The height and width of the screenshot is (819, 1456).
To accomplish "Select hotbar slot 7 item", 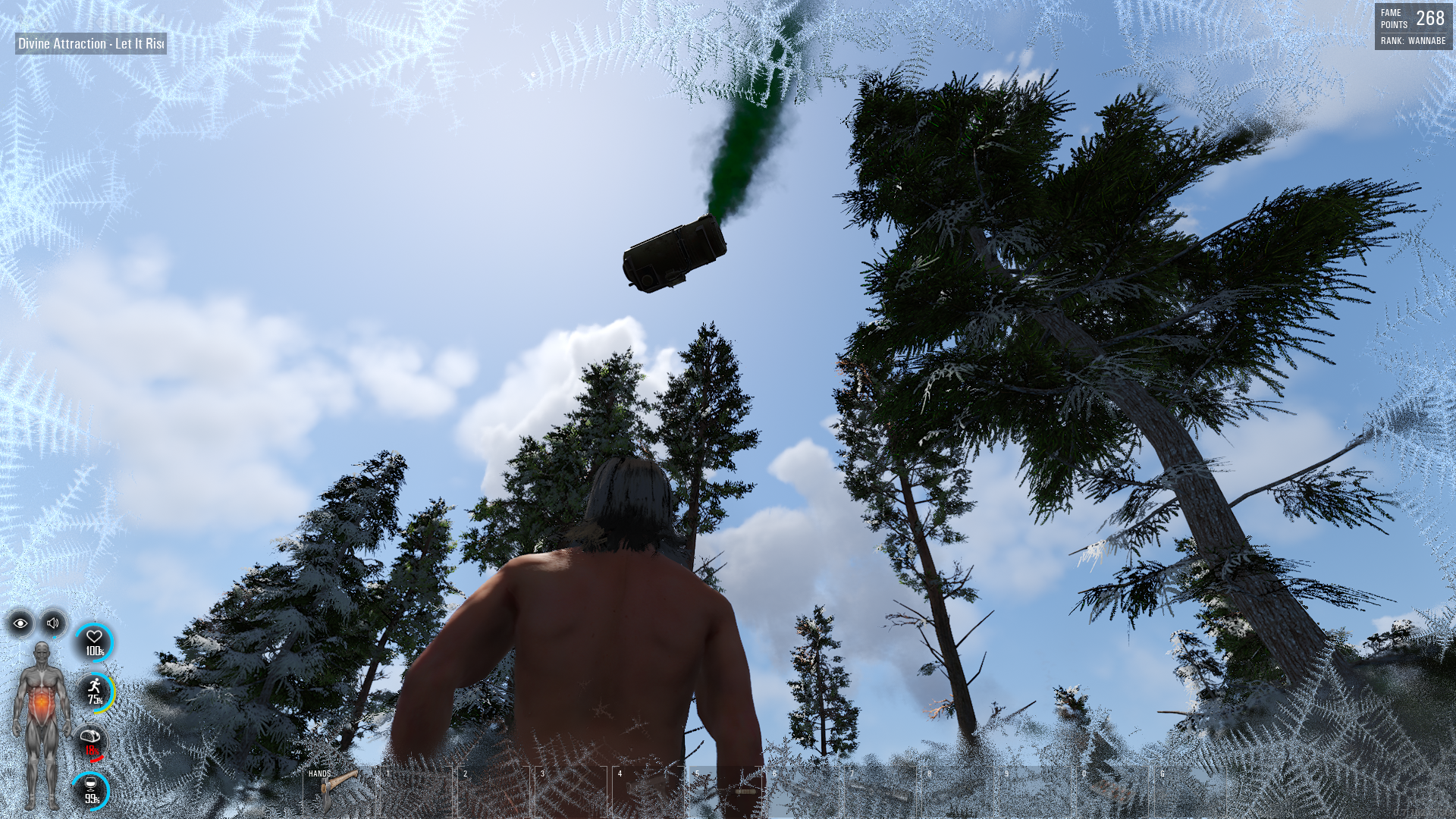I will point(880,791).
